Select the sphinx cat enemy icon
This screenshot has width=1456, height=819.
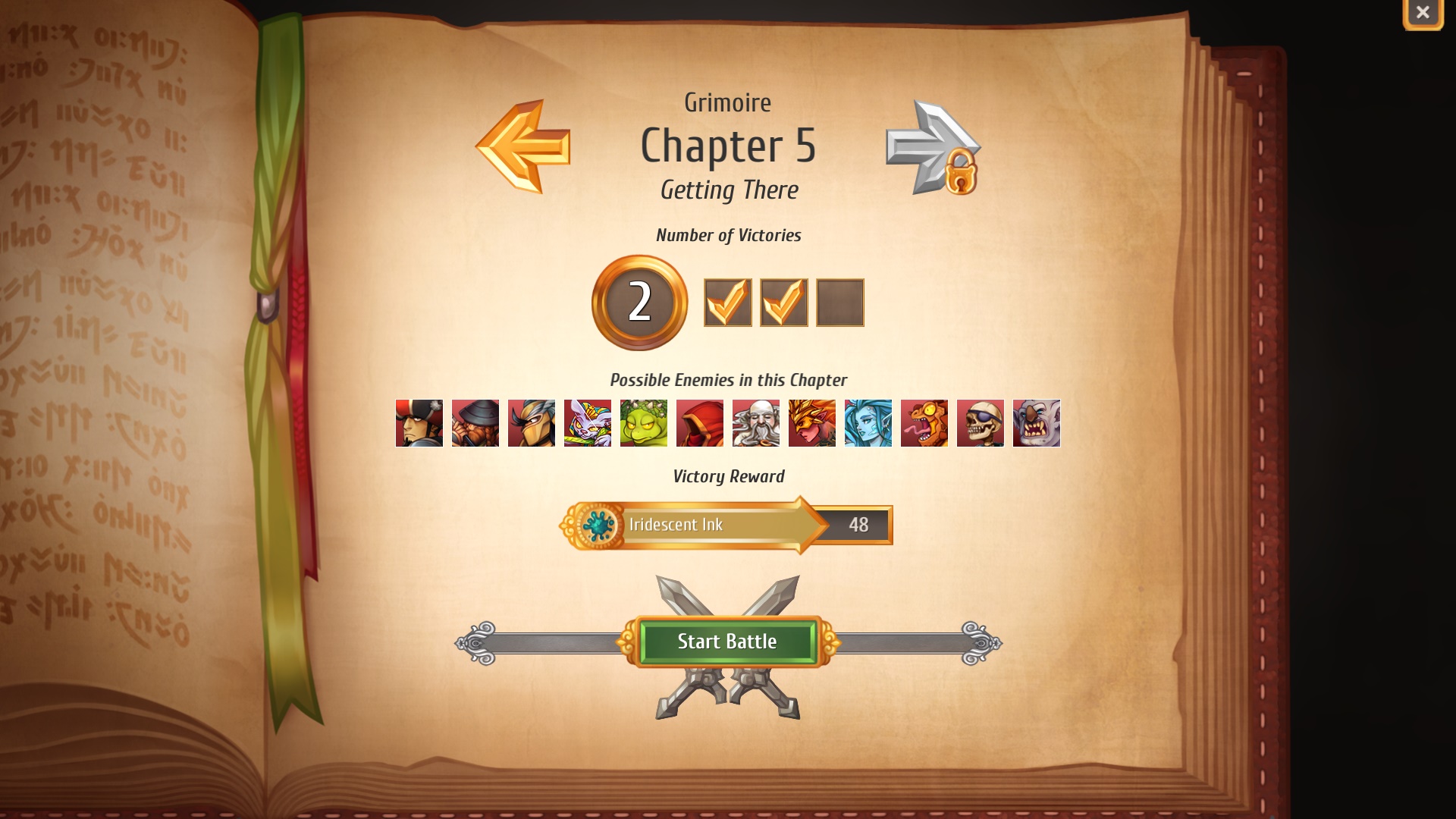point(588,423)
